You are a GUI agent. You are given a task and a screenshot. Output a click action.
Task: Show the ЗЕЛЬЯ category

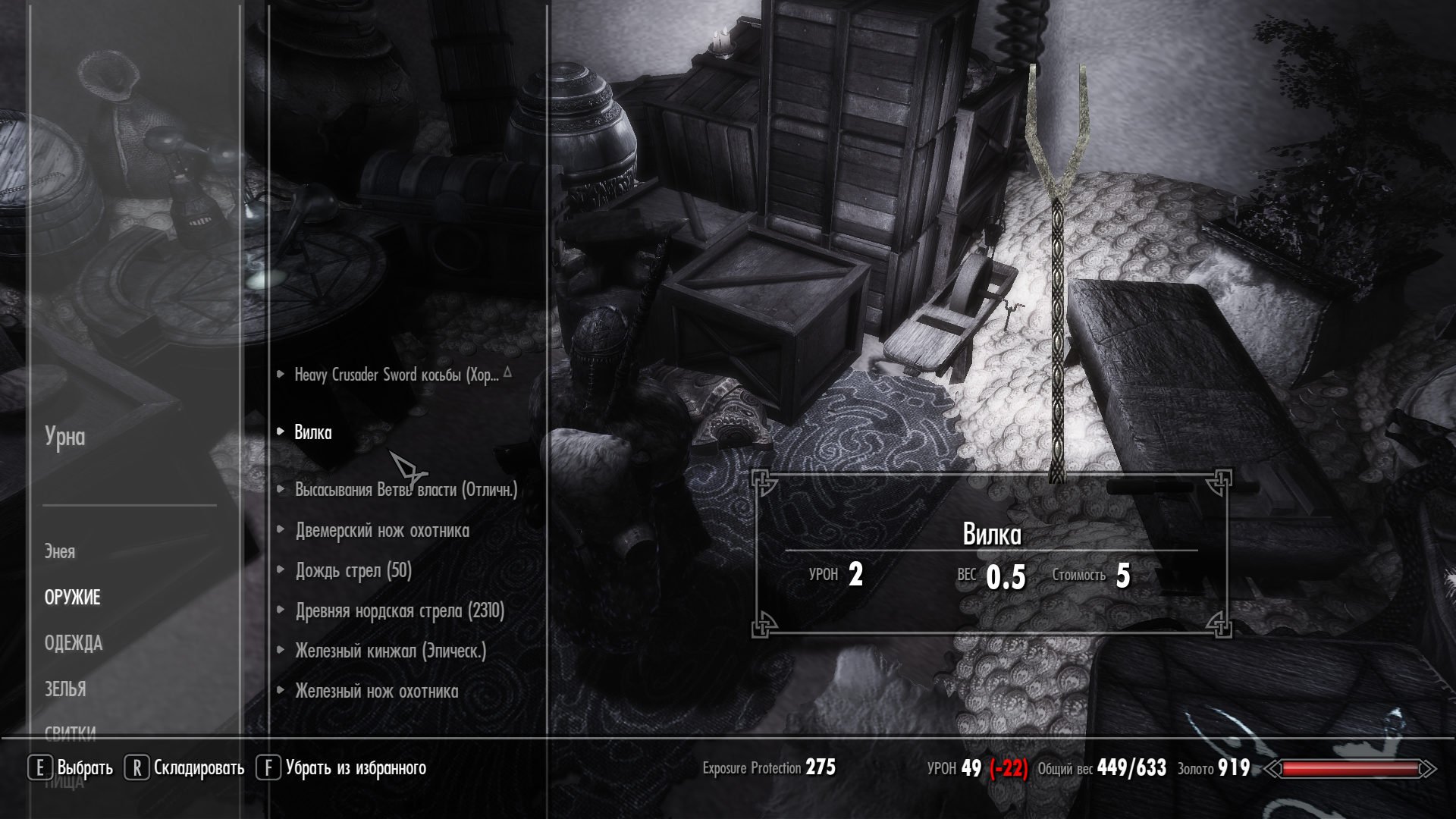tap(65, 689)
